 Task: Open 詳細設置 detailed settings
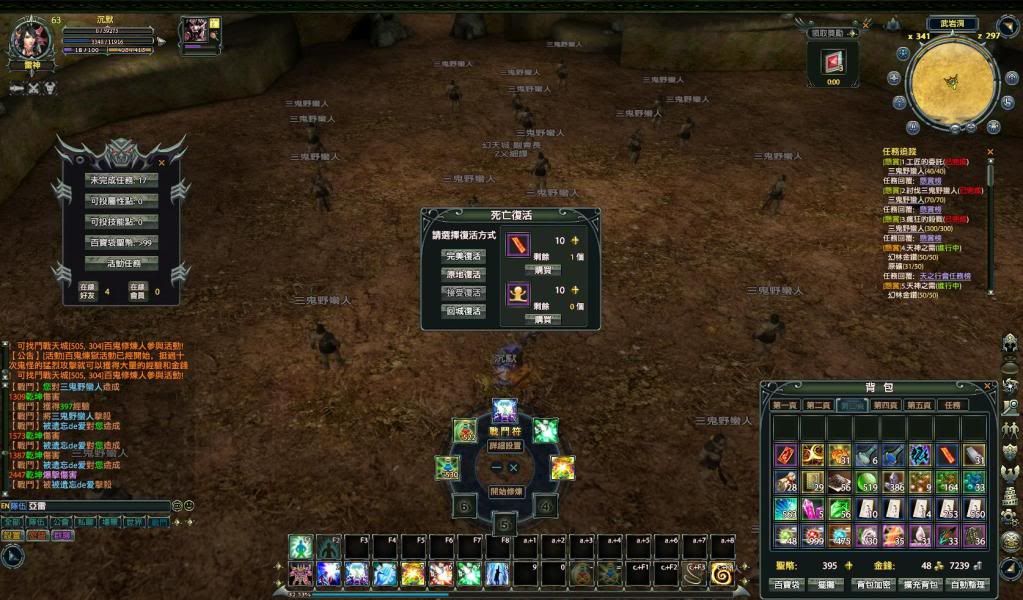coord(505,446)
